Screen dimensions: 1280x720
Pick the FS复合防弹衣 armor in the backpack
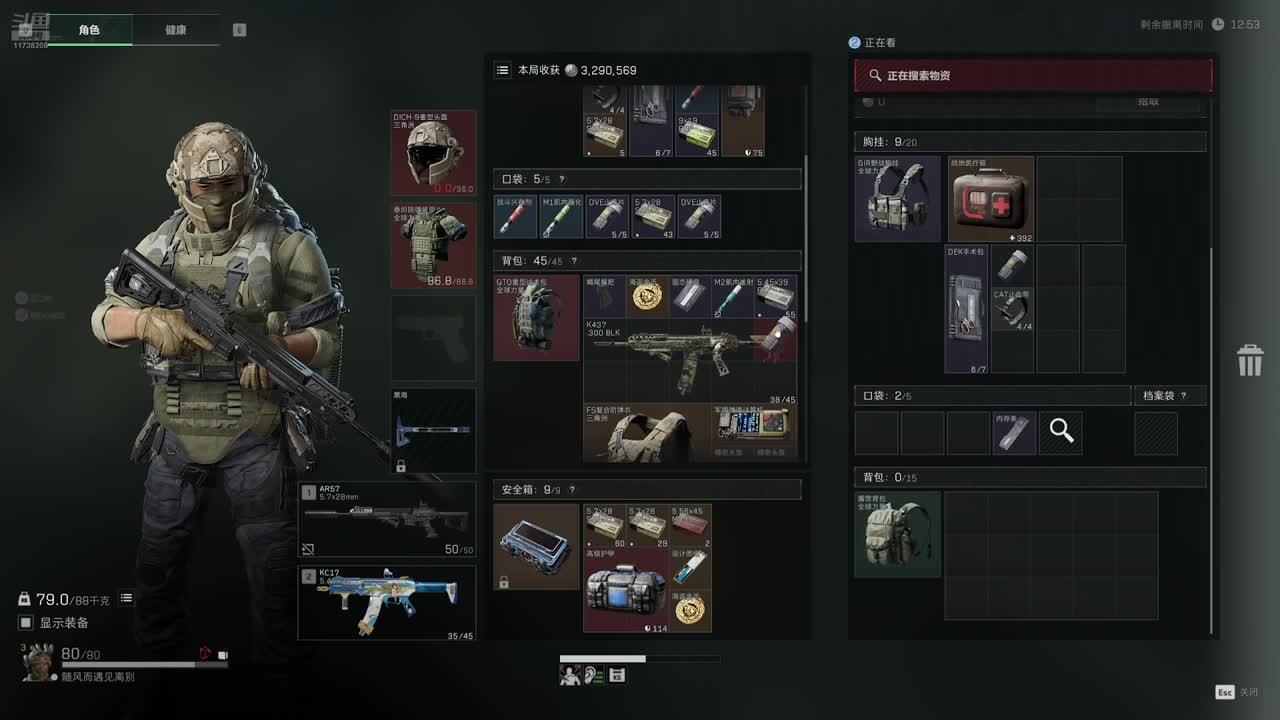tap(646, 433)
